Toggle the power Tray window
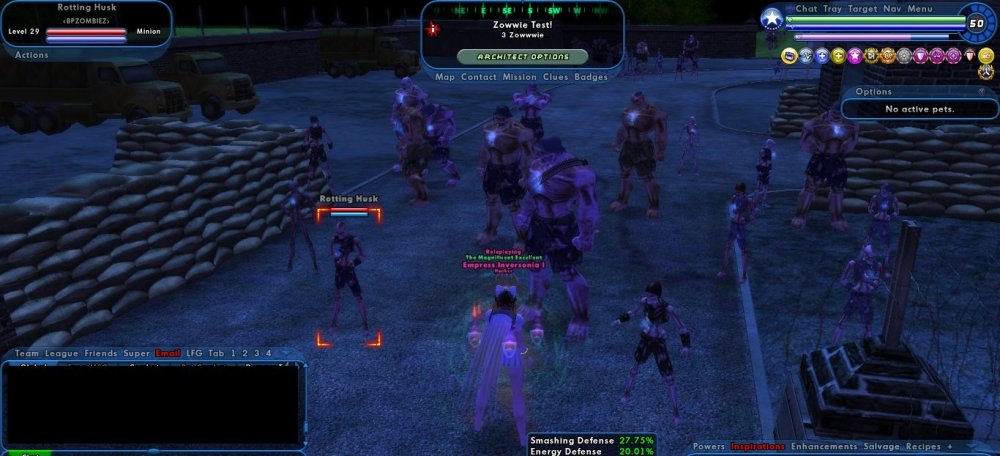 point(832,9)
